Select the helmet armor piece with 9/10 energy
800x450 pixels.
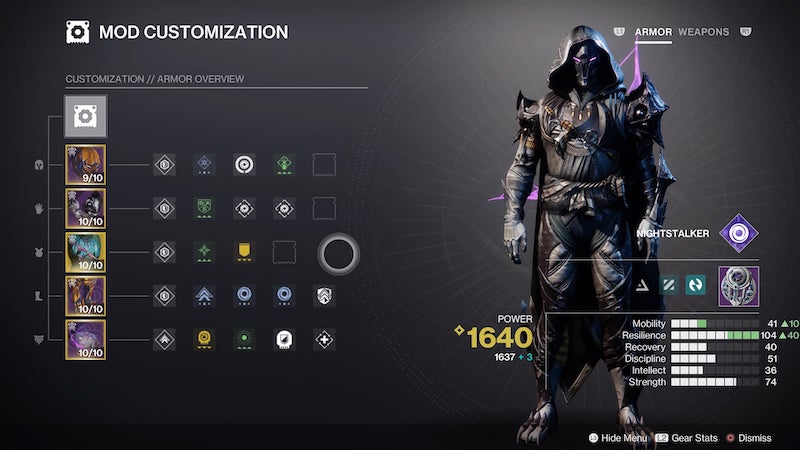click(85, 165)
